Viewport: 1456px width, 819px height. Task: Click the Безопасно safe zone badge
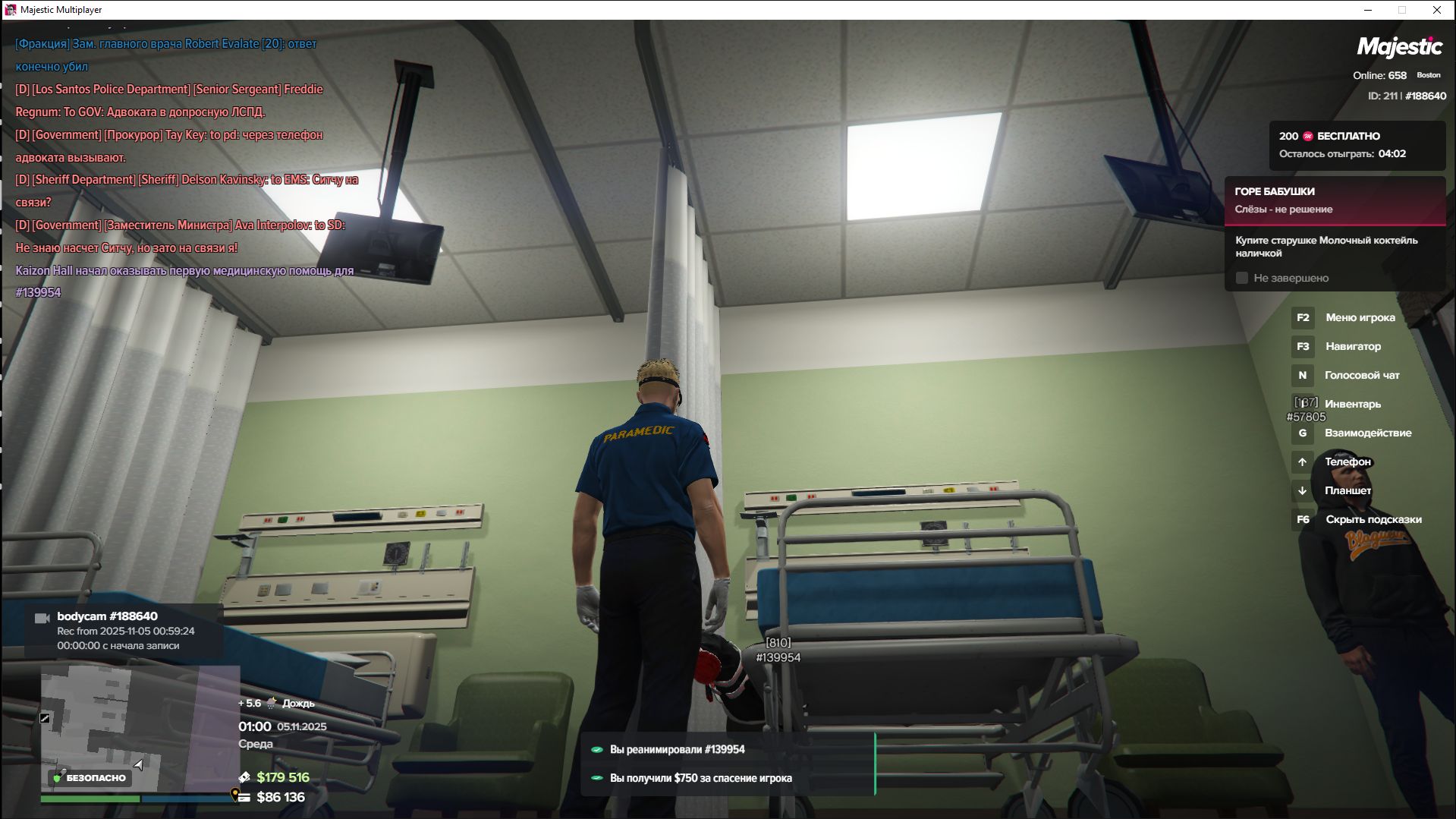point(90,778)
